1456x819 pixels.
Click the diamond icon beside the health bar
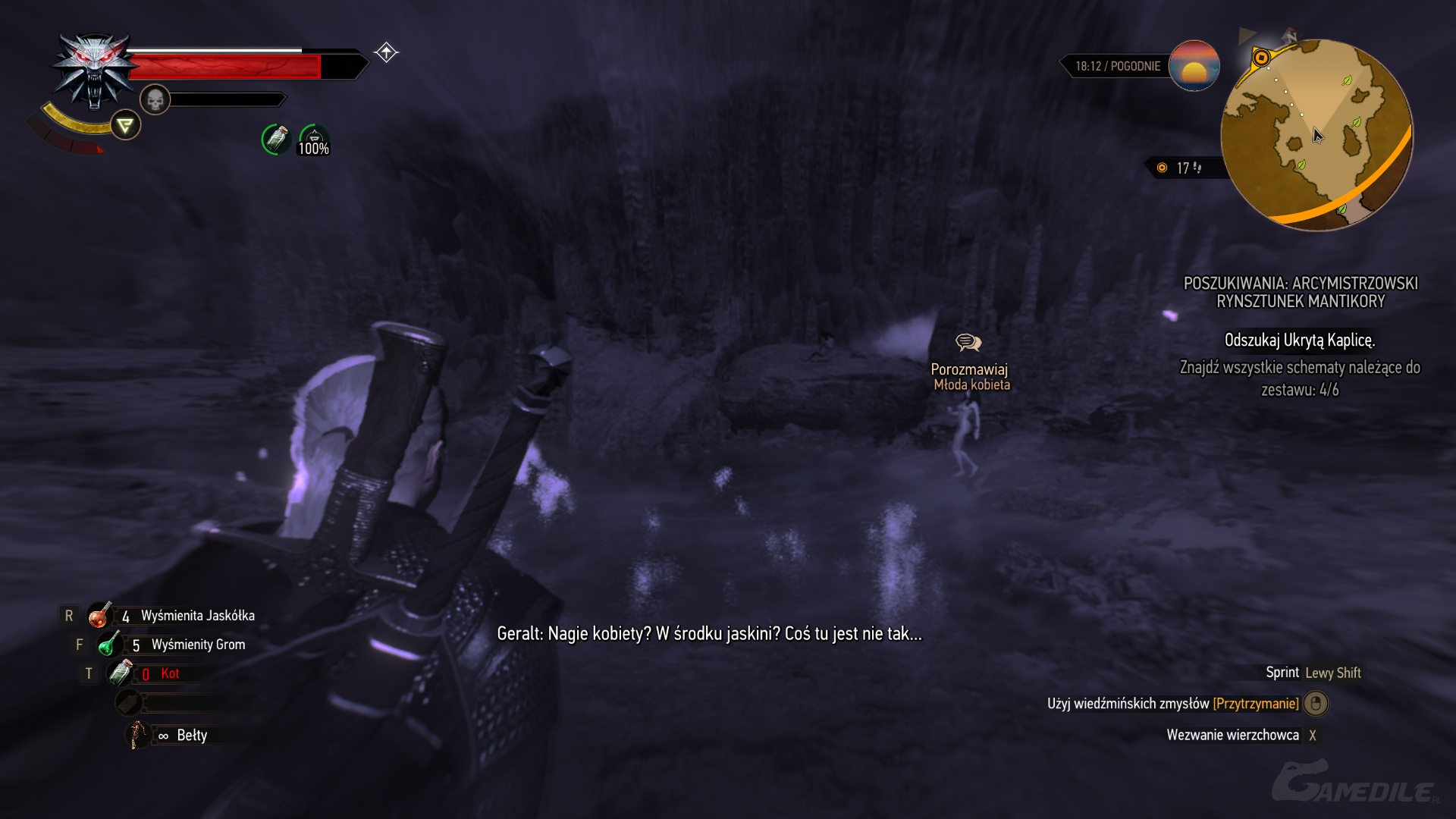click(x=386, y=52)
